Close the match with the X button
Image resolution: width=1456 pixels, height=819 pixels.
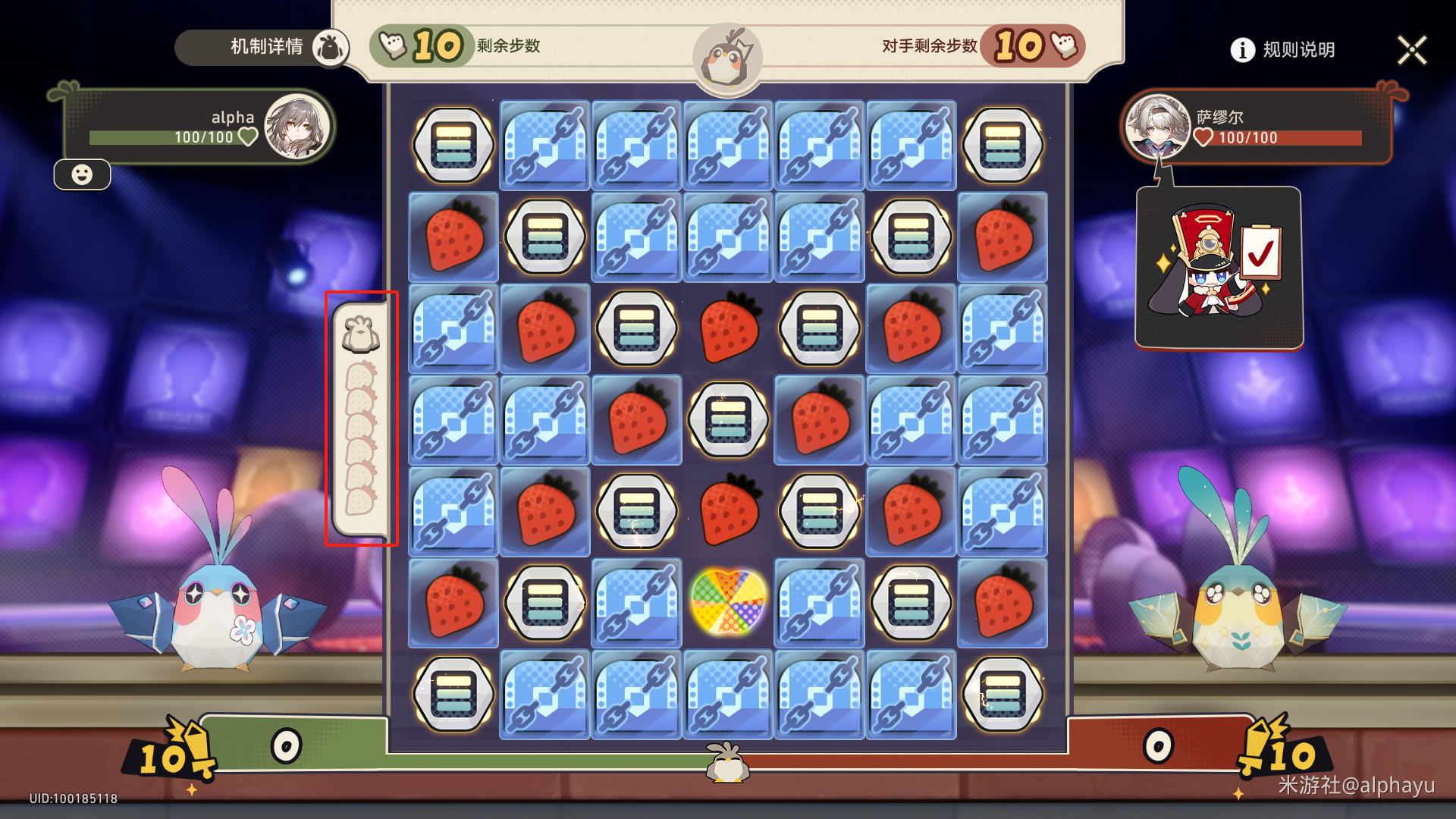(x=1411, y=51)
